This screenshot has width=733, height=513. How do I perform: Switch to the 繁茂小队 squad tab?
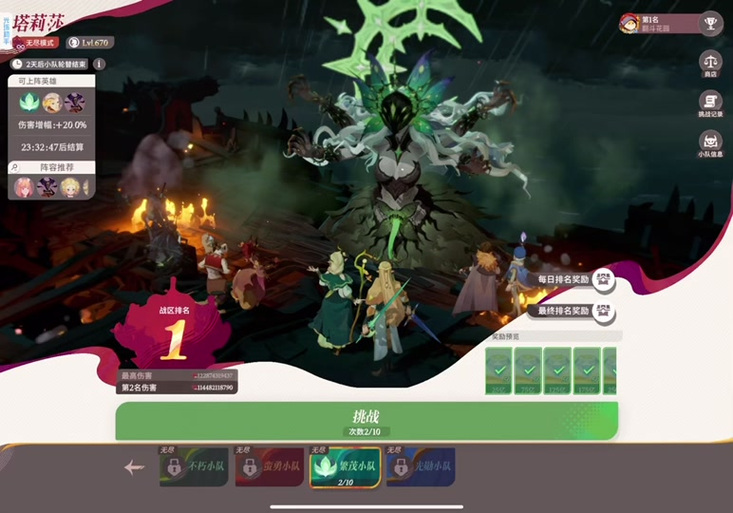pos(344,467)
